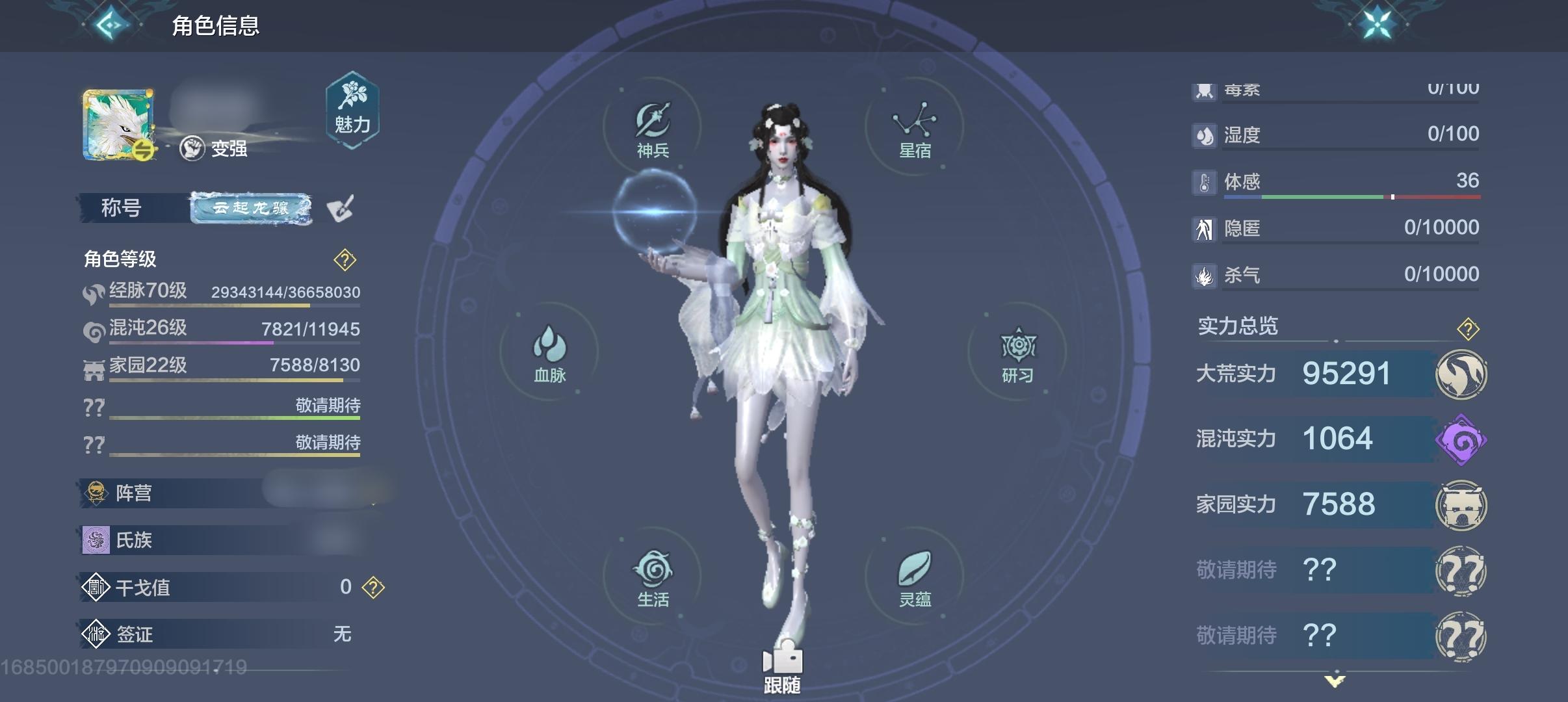Click the 大荒实力 power emblem icon
Image resolution: width=1568 pixels, height=702 pixels.
point(1461,373)
